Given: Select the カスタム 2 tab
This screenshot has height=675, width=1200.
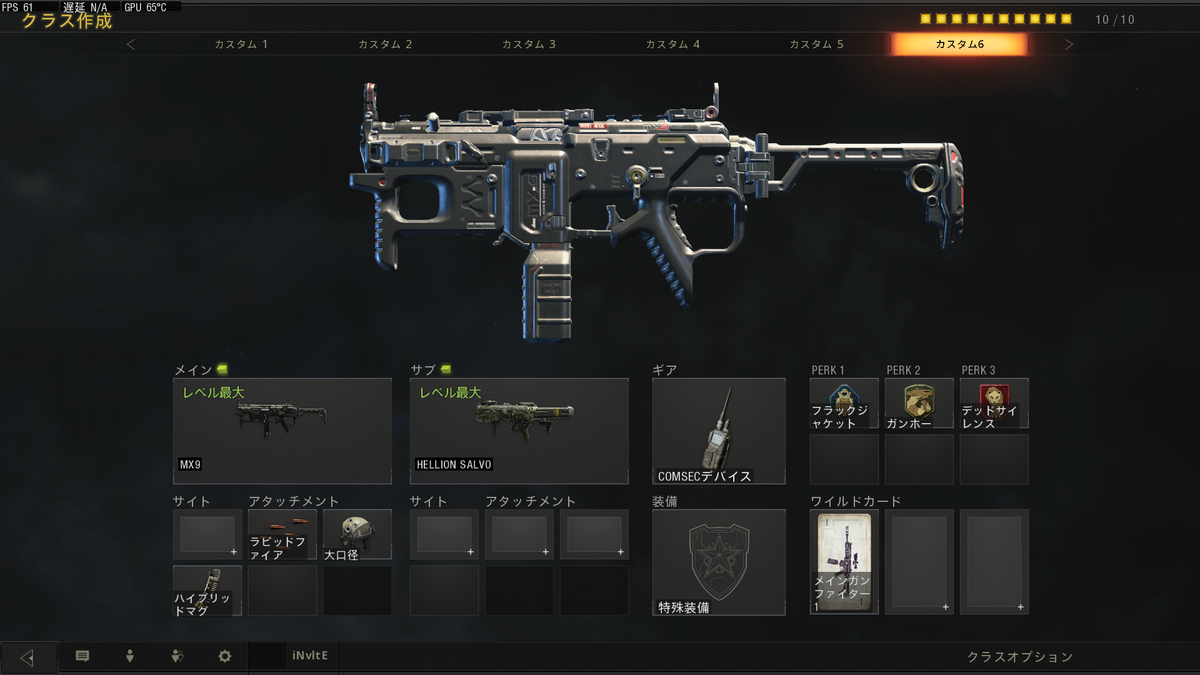Looking at the screenshot, I should coord(385,44).
